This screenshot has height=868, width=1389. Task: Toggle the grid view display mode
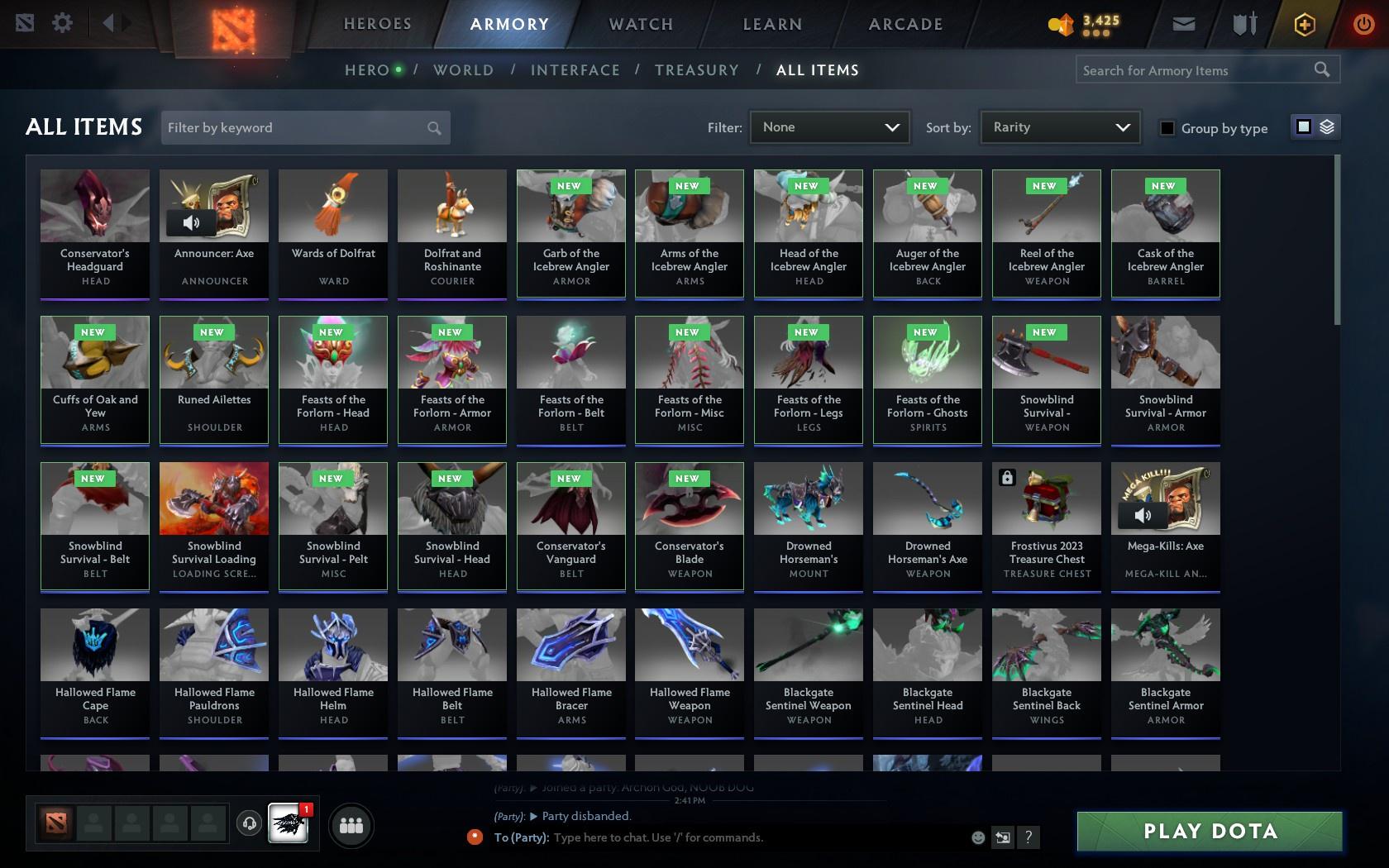click(x=1305, y=126)
